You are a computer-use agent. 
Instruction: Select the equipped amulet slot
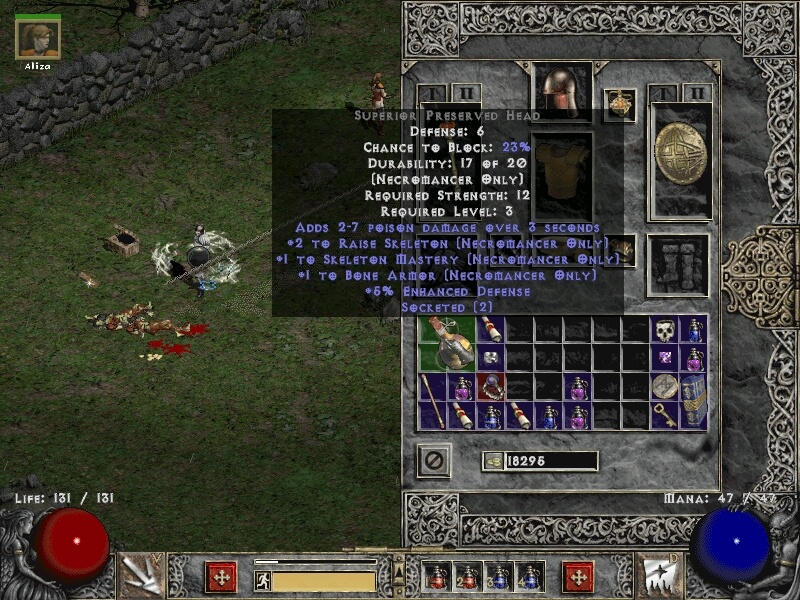pos(620,105)
